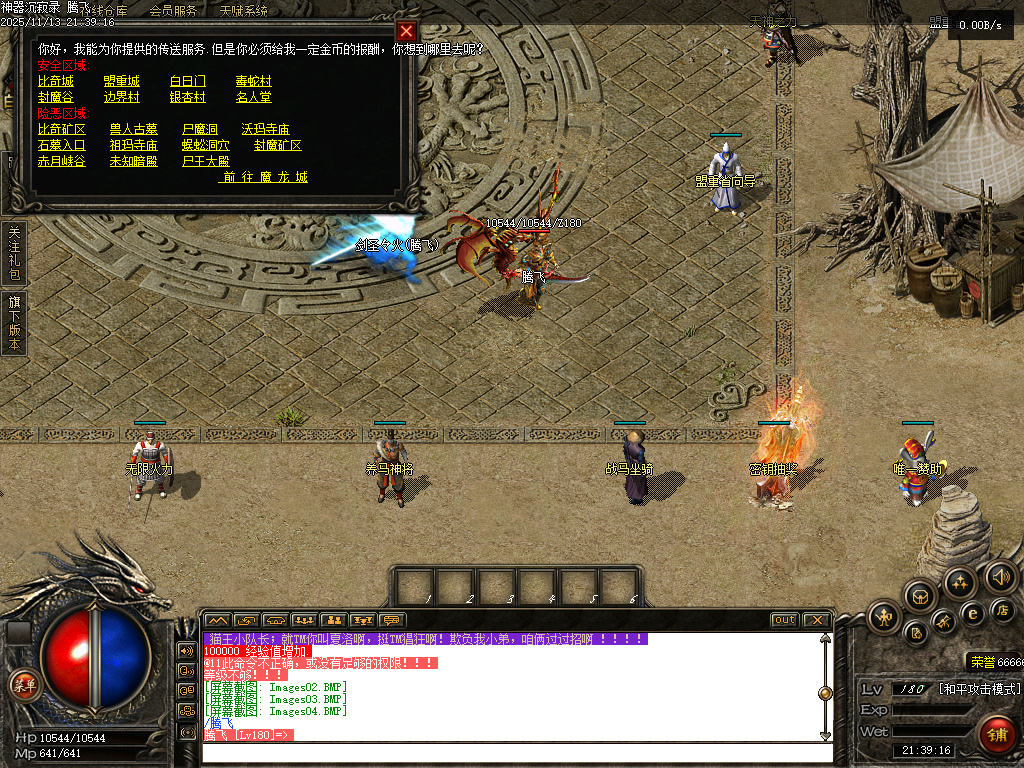This screenshot has width=1024, height=768.
Task: Open the 会员服务 top menu
Action: click(x=173, y=11)
